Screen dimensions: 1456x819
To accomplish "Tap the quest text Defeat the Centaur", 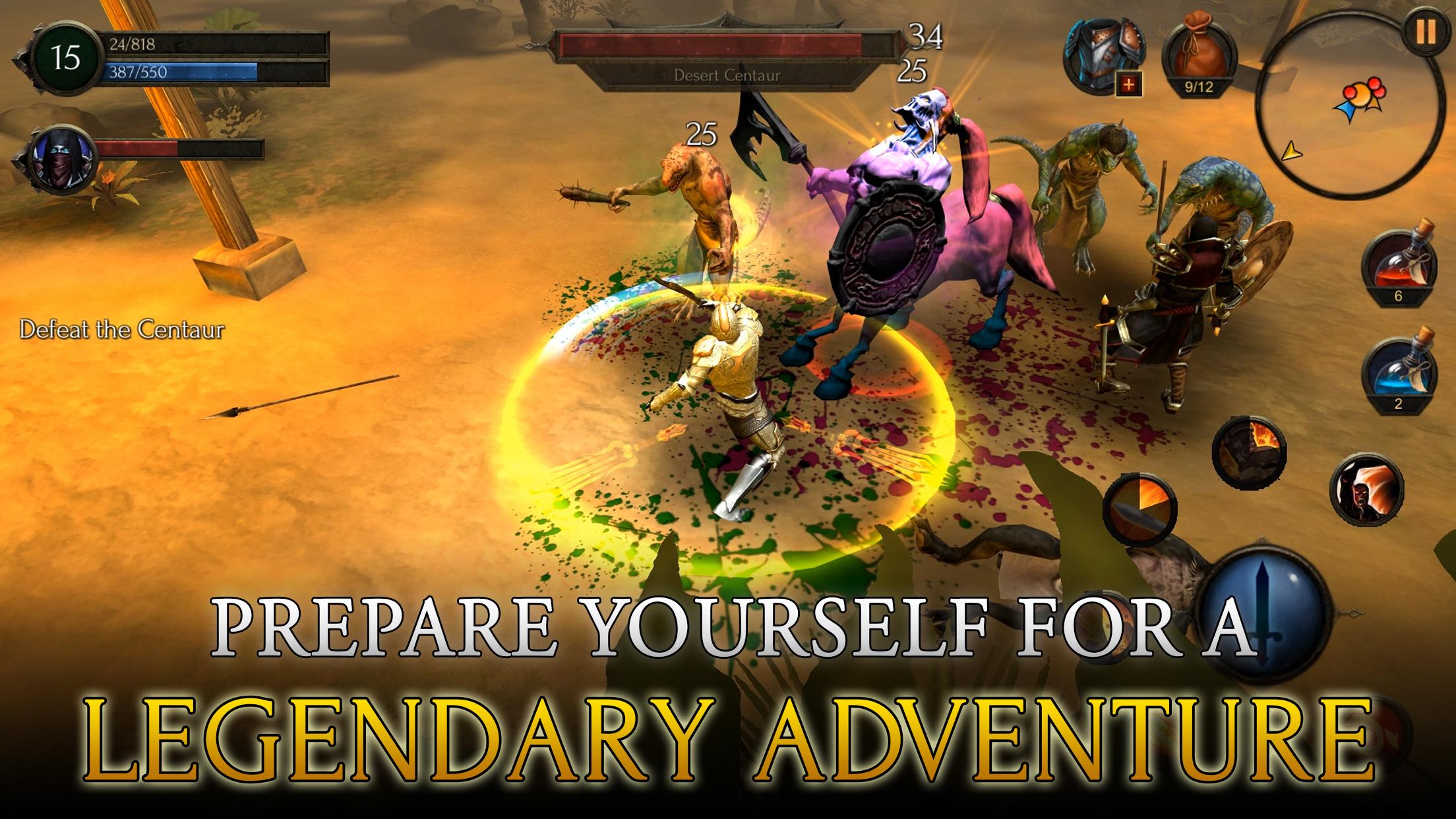I will tap(123, 328).
